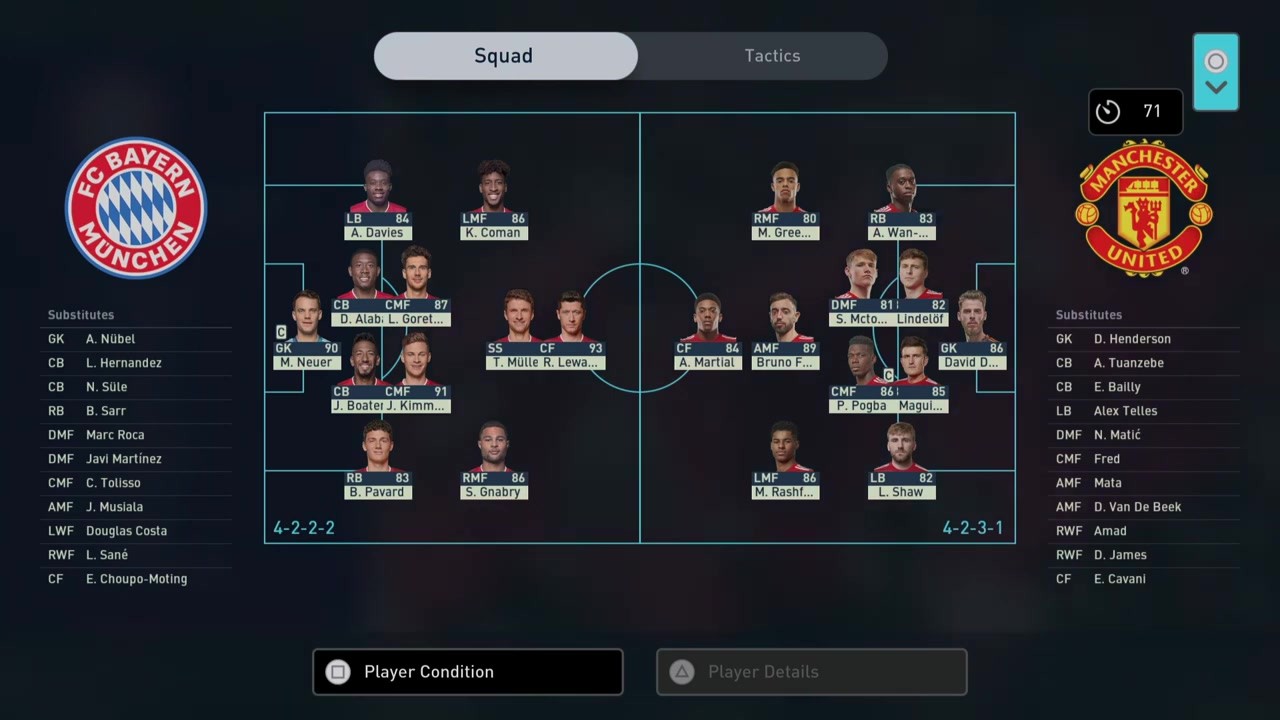Pick R. Lewandowski's player card
This screenshot has height=720, width=1280.
571,330
